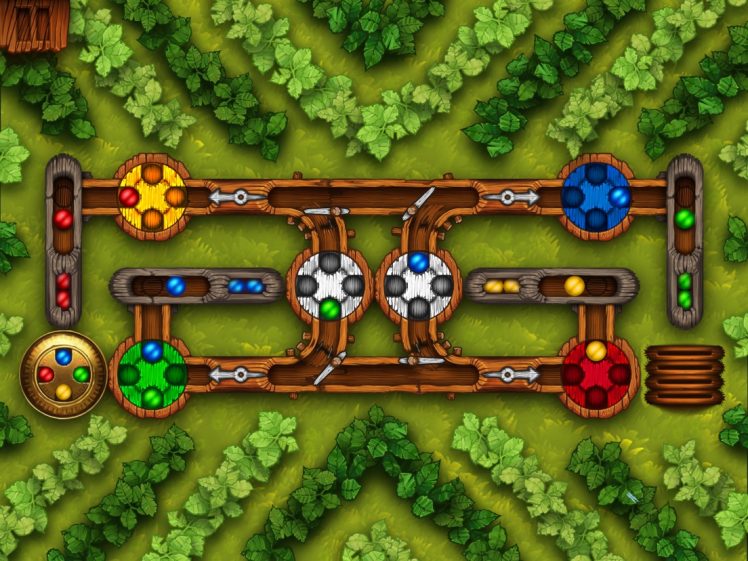Rotate the yellow marble wheel
The image size is (748, 561).
click(x=152, y=197)
